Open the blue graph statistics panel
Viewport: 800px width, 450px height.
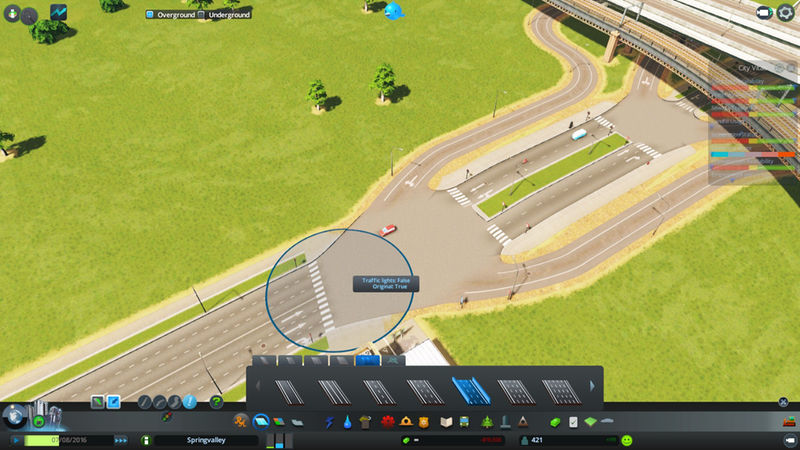pos(59,13)
